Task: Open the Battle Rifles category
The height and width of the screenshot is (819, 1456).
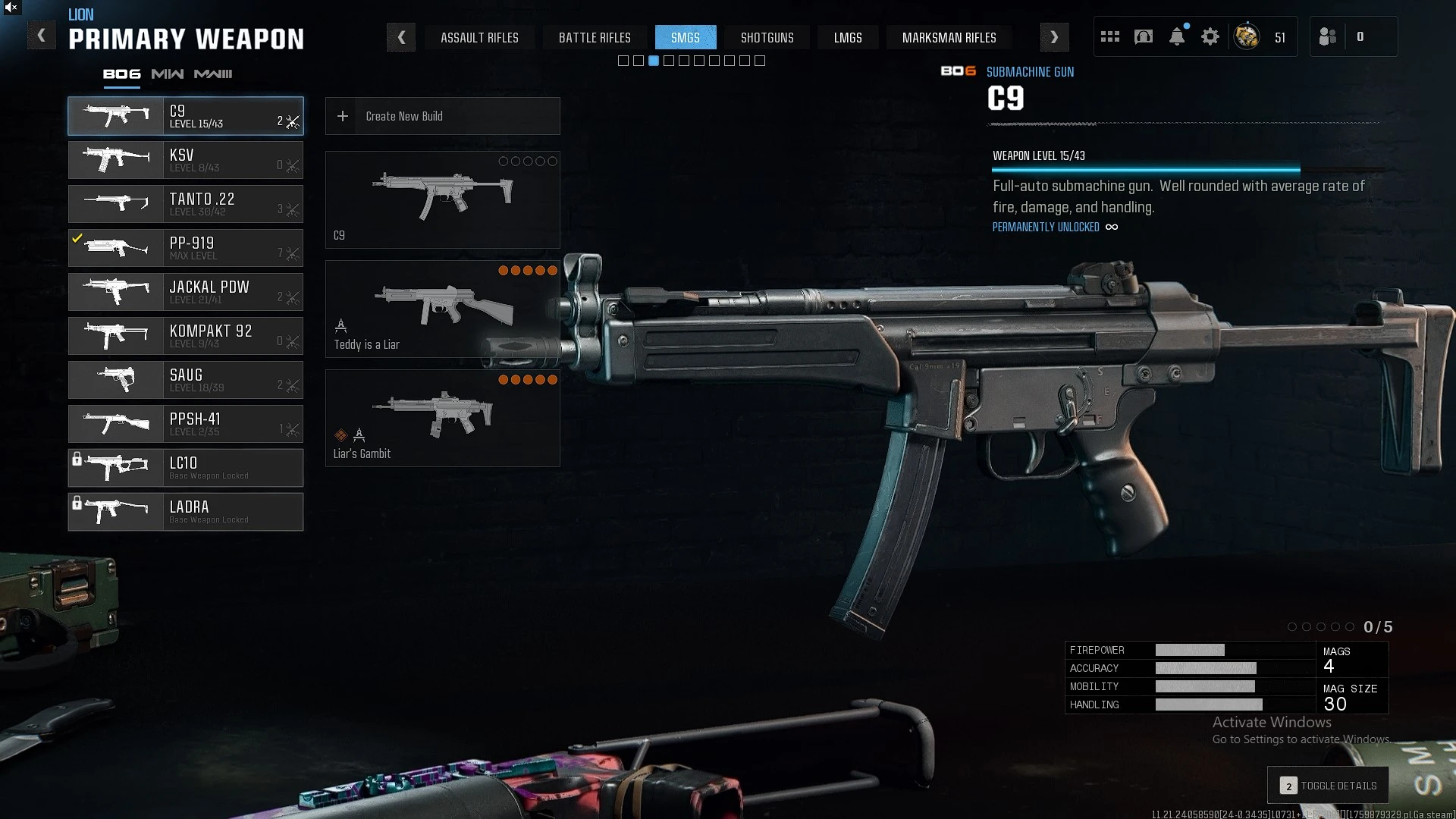Action: 595,37
